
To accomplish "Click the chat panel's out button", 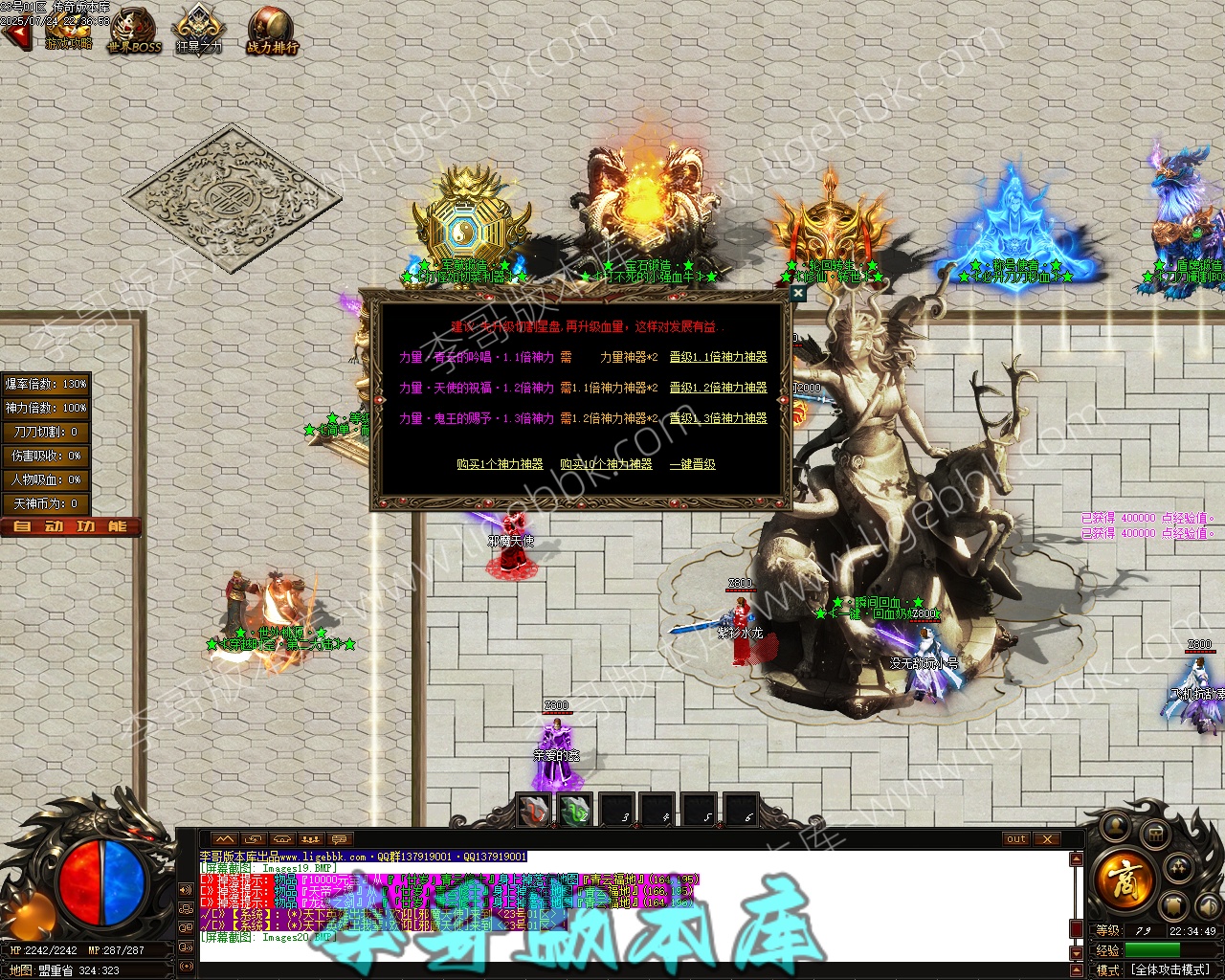I will (x=1015, y=839).
